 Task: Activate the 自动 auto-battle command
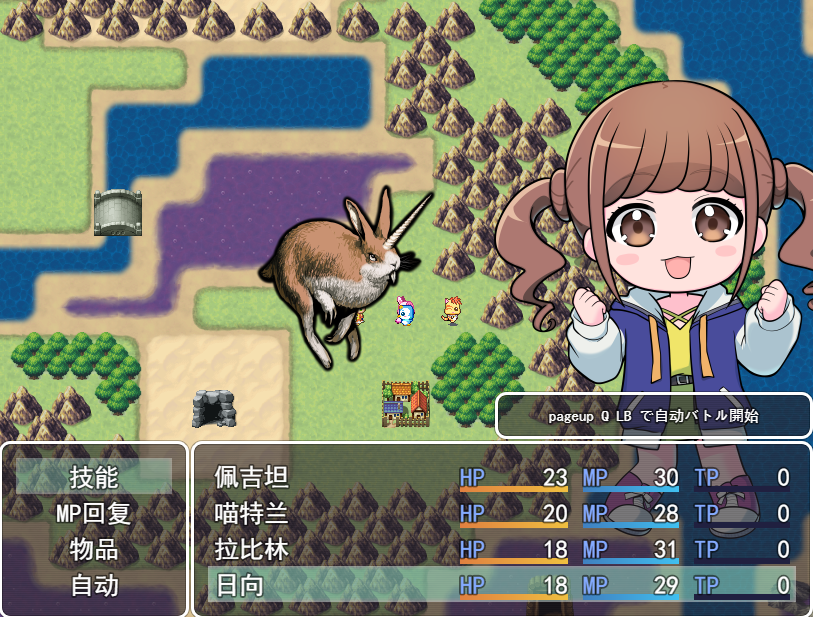pyautogui.click(x=94, y=586)
